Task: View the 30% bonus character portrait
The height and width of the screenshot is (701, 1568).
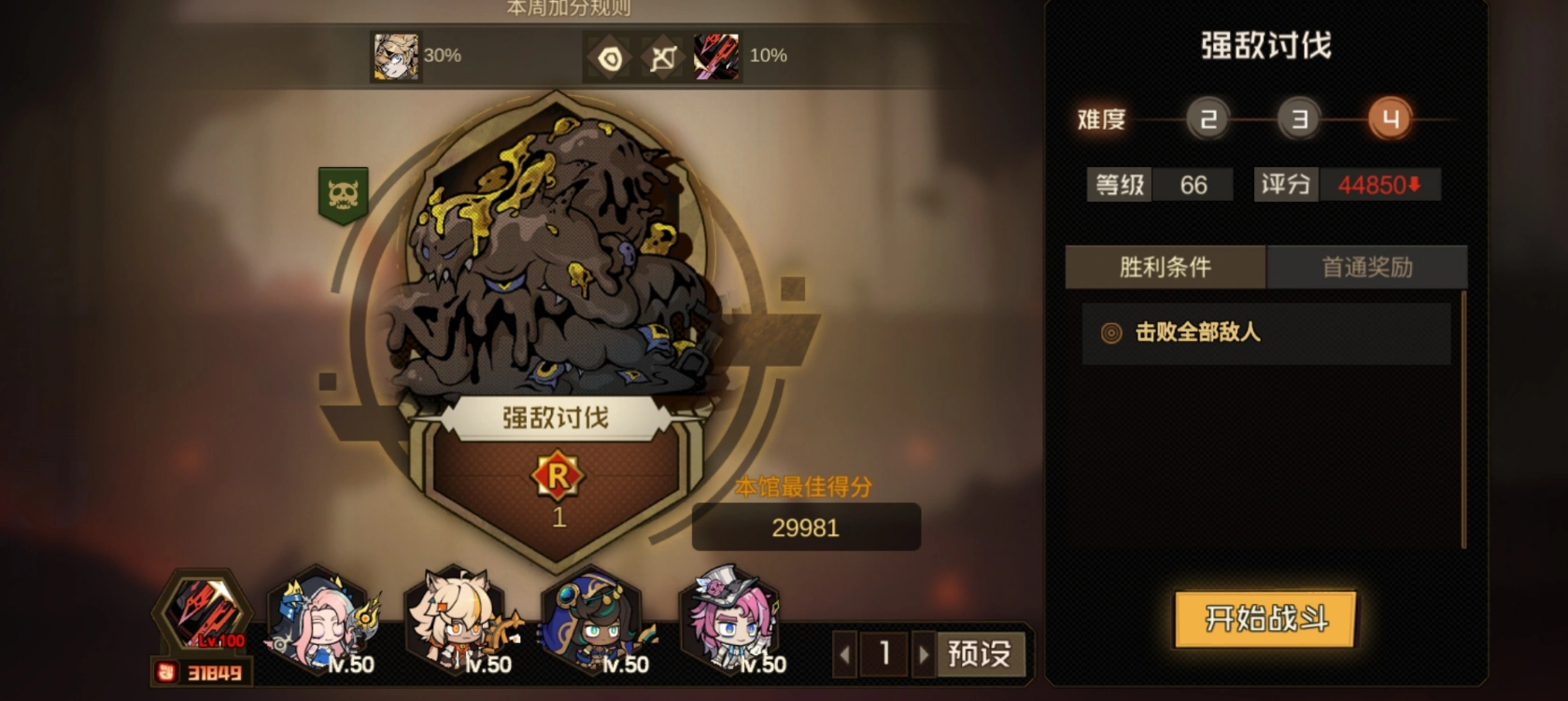Action: pos(396,56)
